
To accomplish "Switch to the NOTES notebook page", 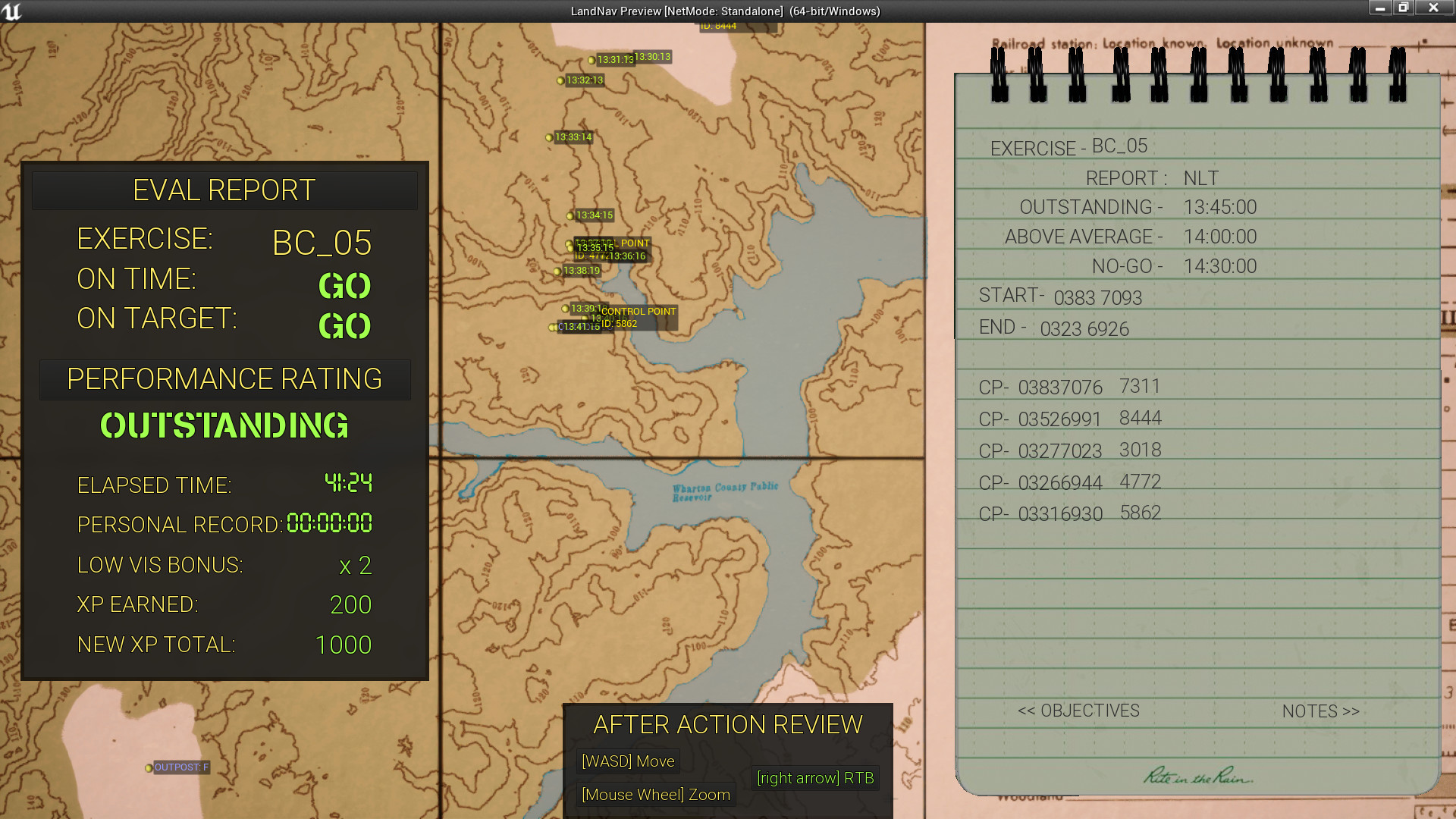I will [1319, 711].
